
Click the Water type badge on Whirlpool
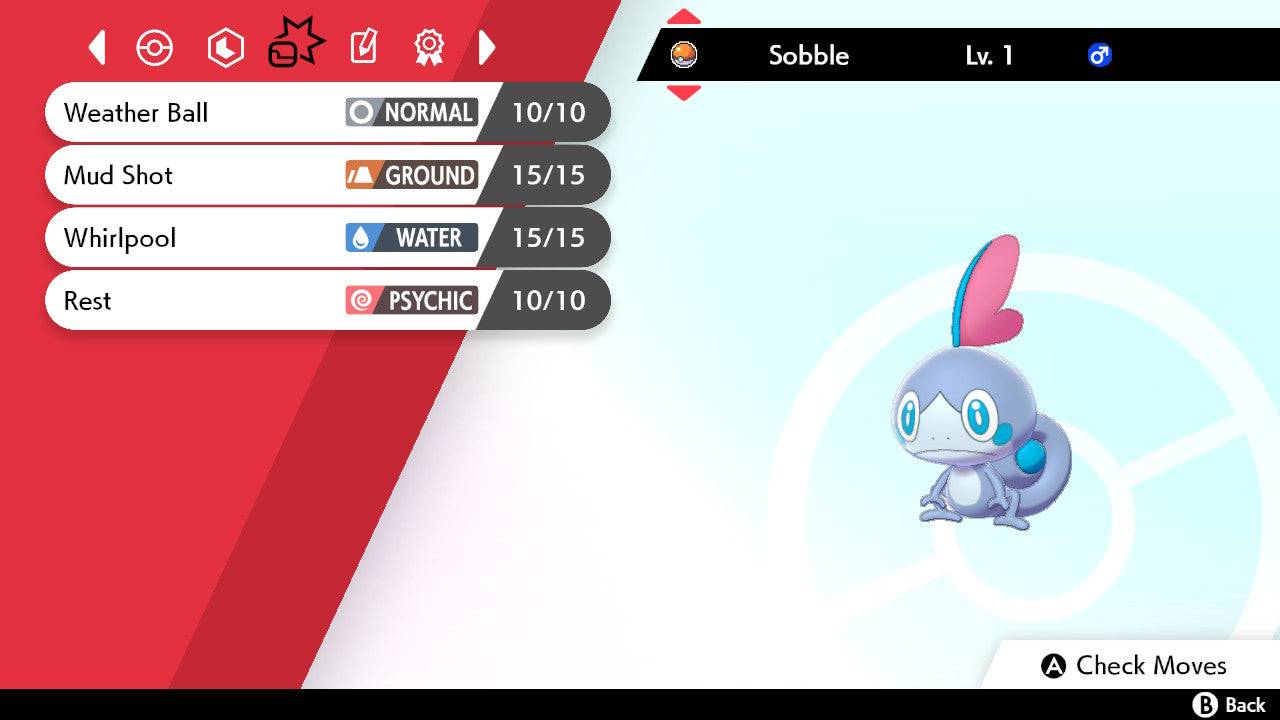pyautogui.click(x=410, y=238)
